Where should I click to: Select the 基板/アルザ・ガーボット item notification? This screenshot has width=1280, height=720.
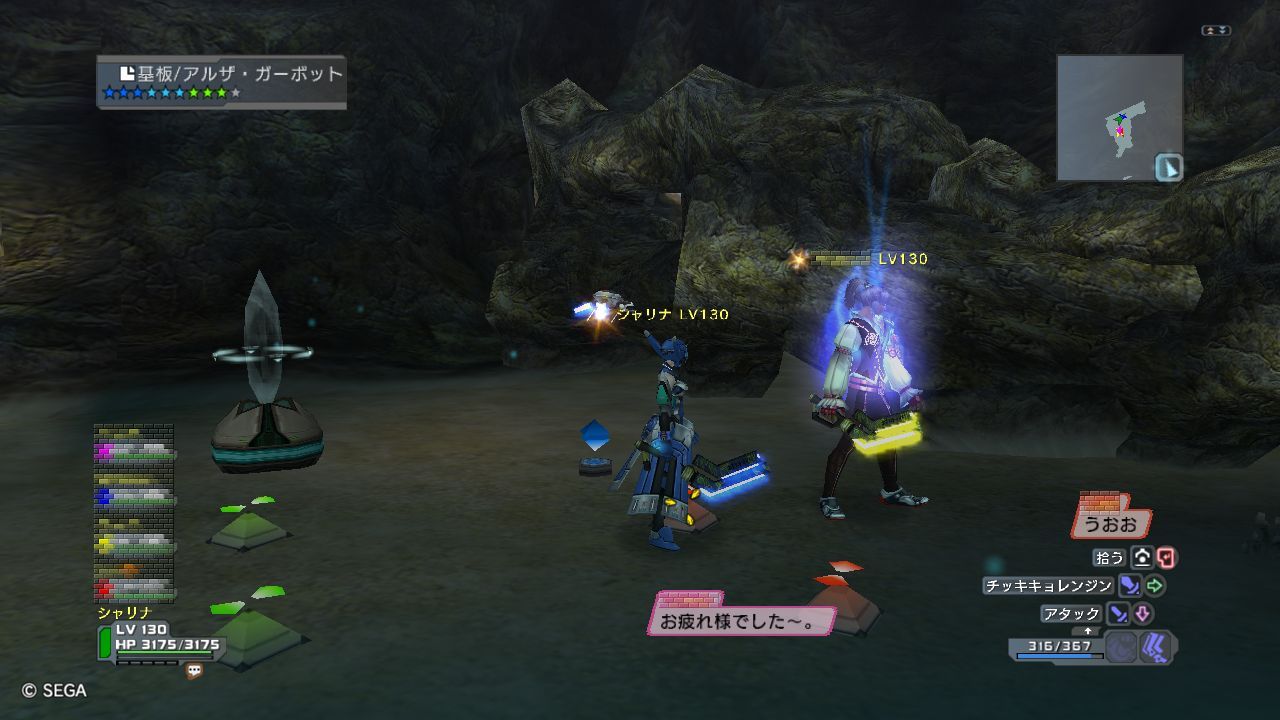click(221, 81)
